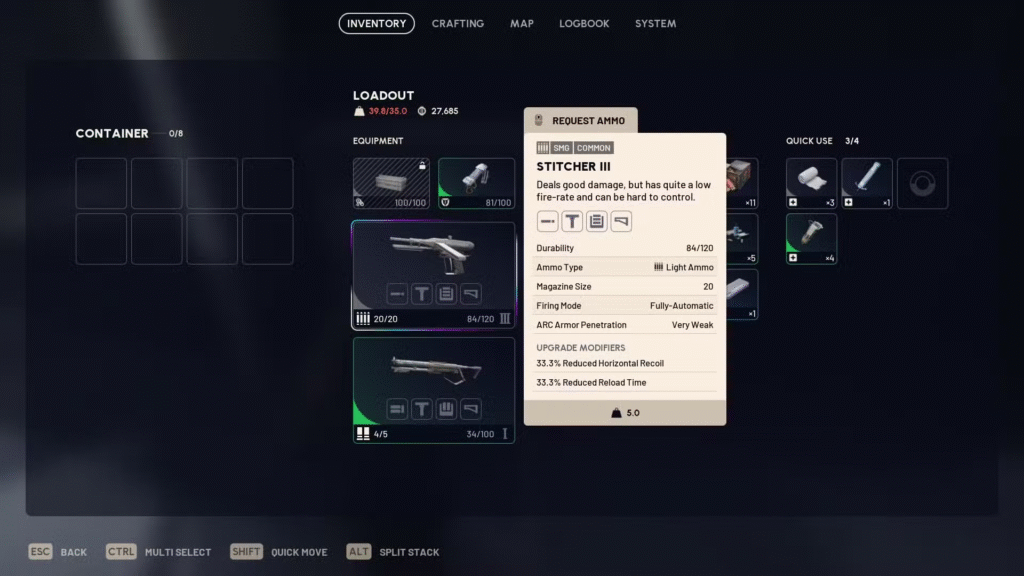Click the empty circular quick use slot
This screenshot has width=1024, height=576.
click(922, 183)
